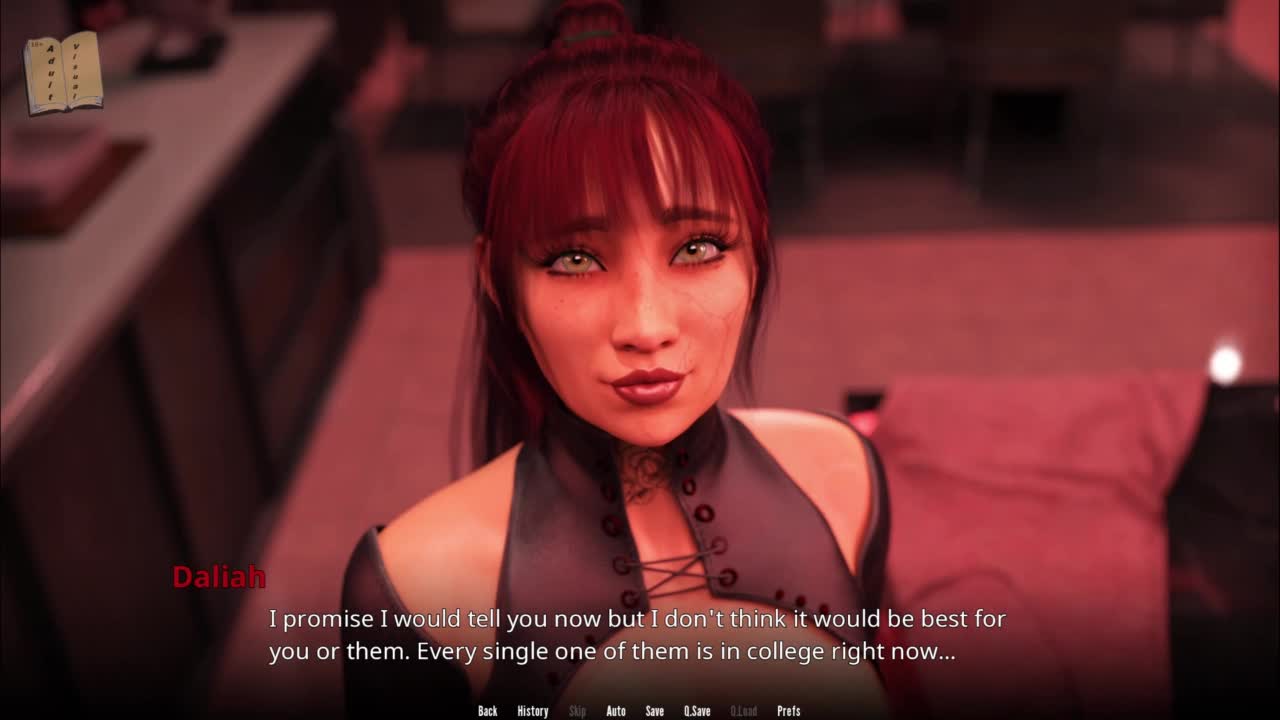Turn on Auto advance mode
Viewport: 1280px width, 720px height.
pos(616,711)
